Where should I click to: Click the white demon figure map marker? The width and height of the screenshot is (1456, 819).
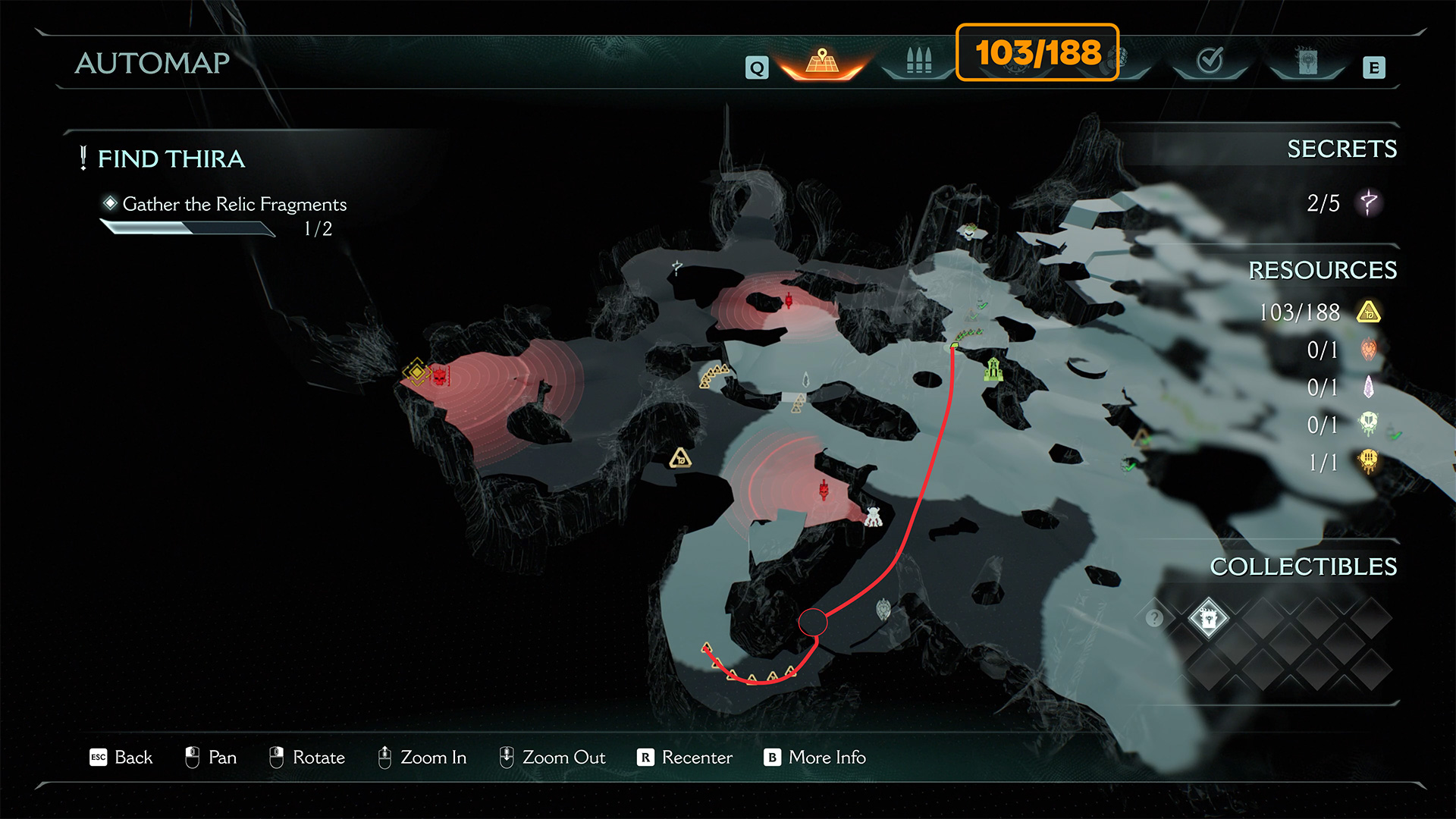pyautogui.click(x=874, y=517)
